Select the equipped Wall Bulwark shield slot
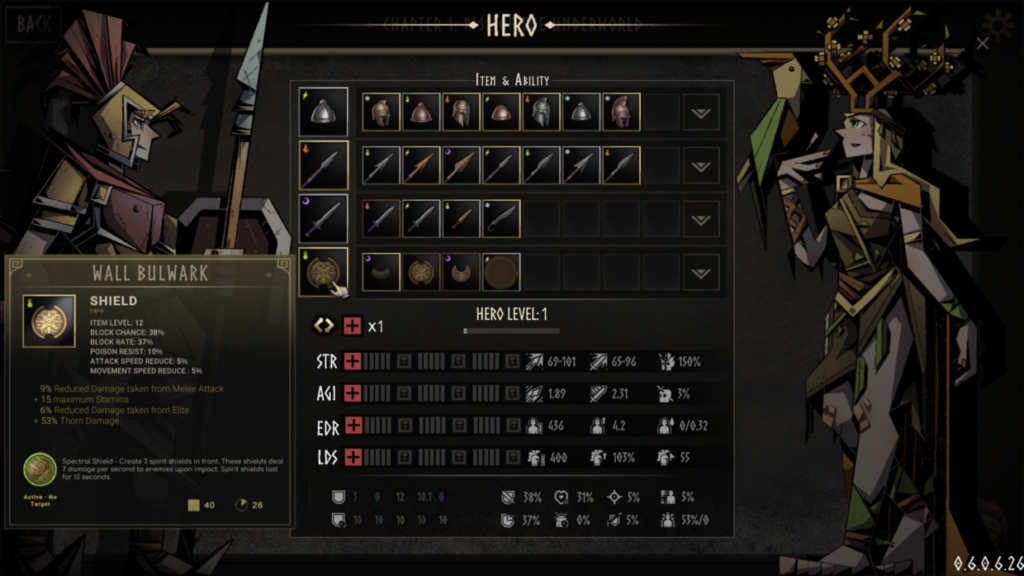Viewport: 1024px width, 576px height. click(x=324, y=272)
